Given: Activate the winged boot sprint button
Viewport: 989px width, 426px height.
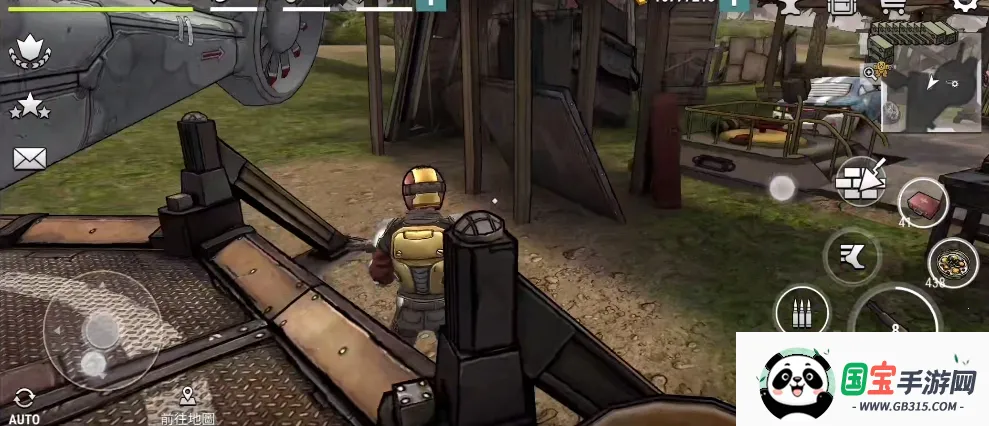Looking at the screenshot, I should 851,256.
